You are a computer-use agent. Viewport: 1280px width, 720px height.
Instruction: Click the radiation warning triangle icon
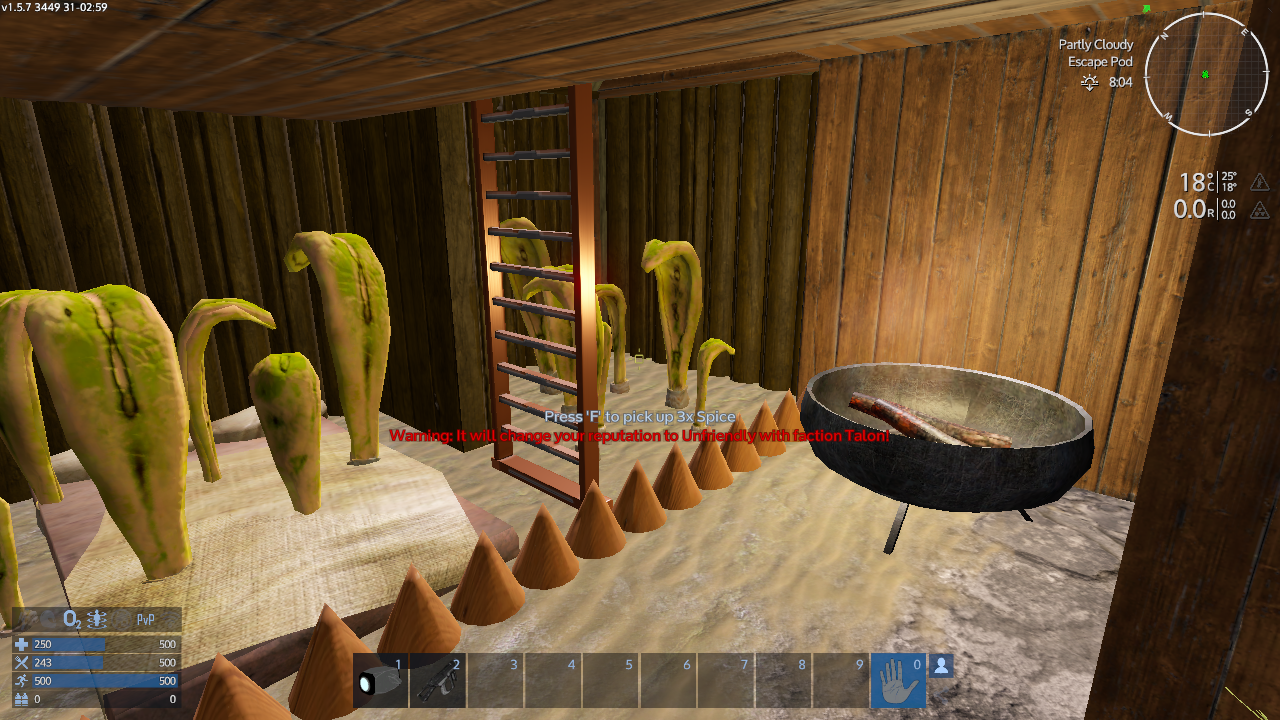click(1260, 209)
